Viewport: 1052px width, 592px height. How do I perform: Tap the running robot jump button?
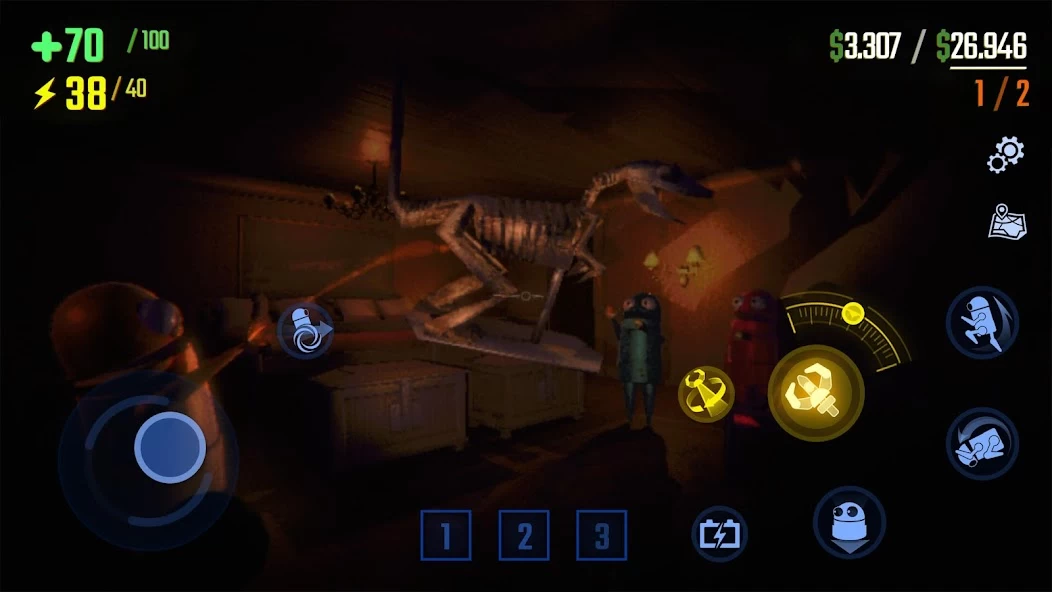click(x=982, y=322)
